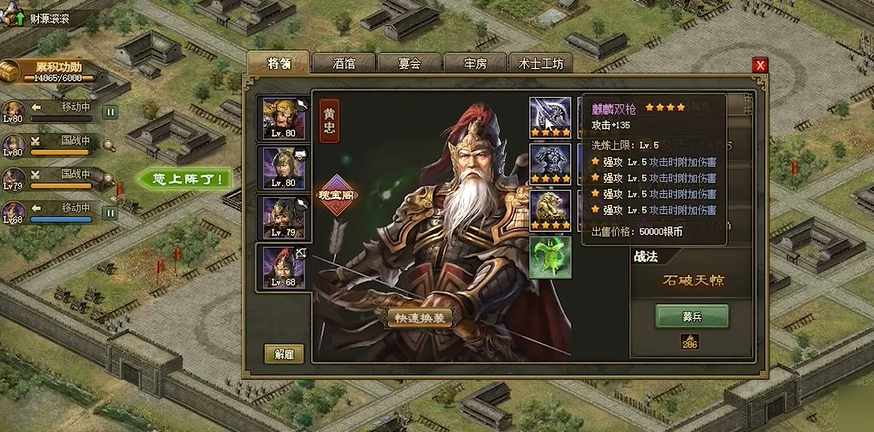Select the glowing green figure equipment slot
874x432 pixels.
point(550,256)
